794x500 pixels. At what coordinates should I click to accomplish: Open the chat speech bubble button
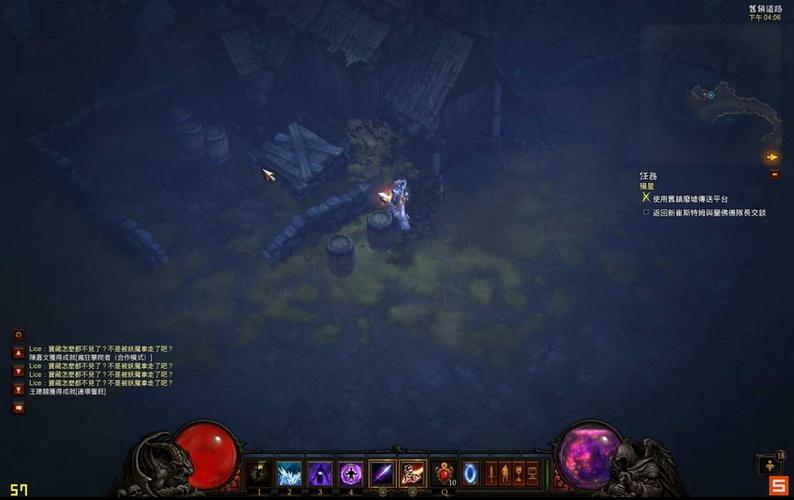pyautogui.click(x=18, y=407)
